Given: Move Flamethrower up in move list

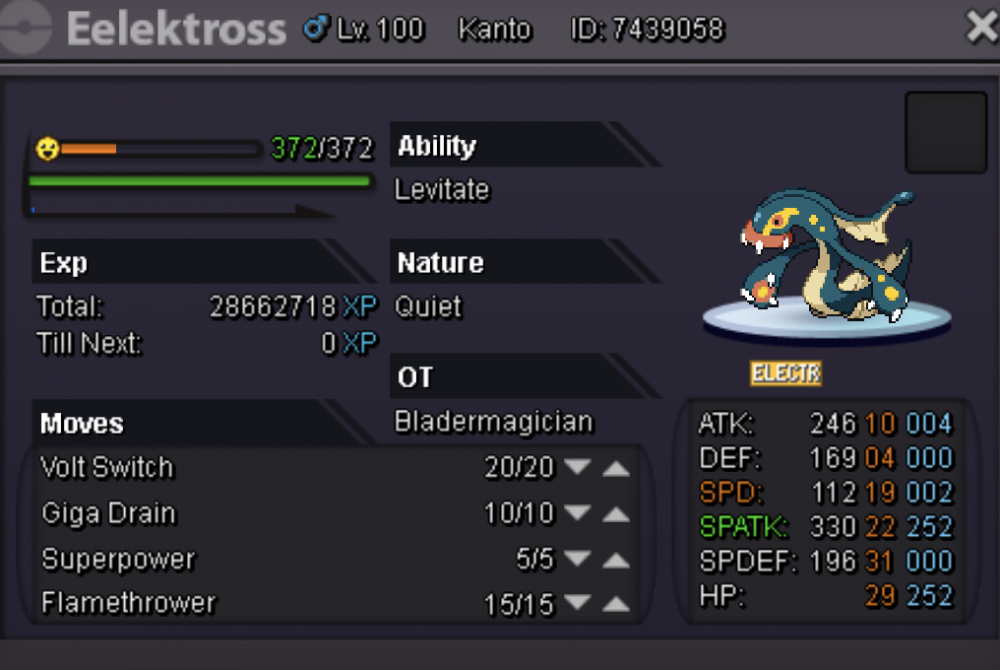Looking at the screenshot, I should coord(616,604).
